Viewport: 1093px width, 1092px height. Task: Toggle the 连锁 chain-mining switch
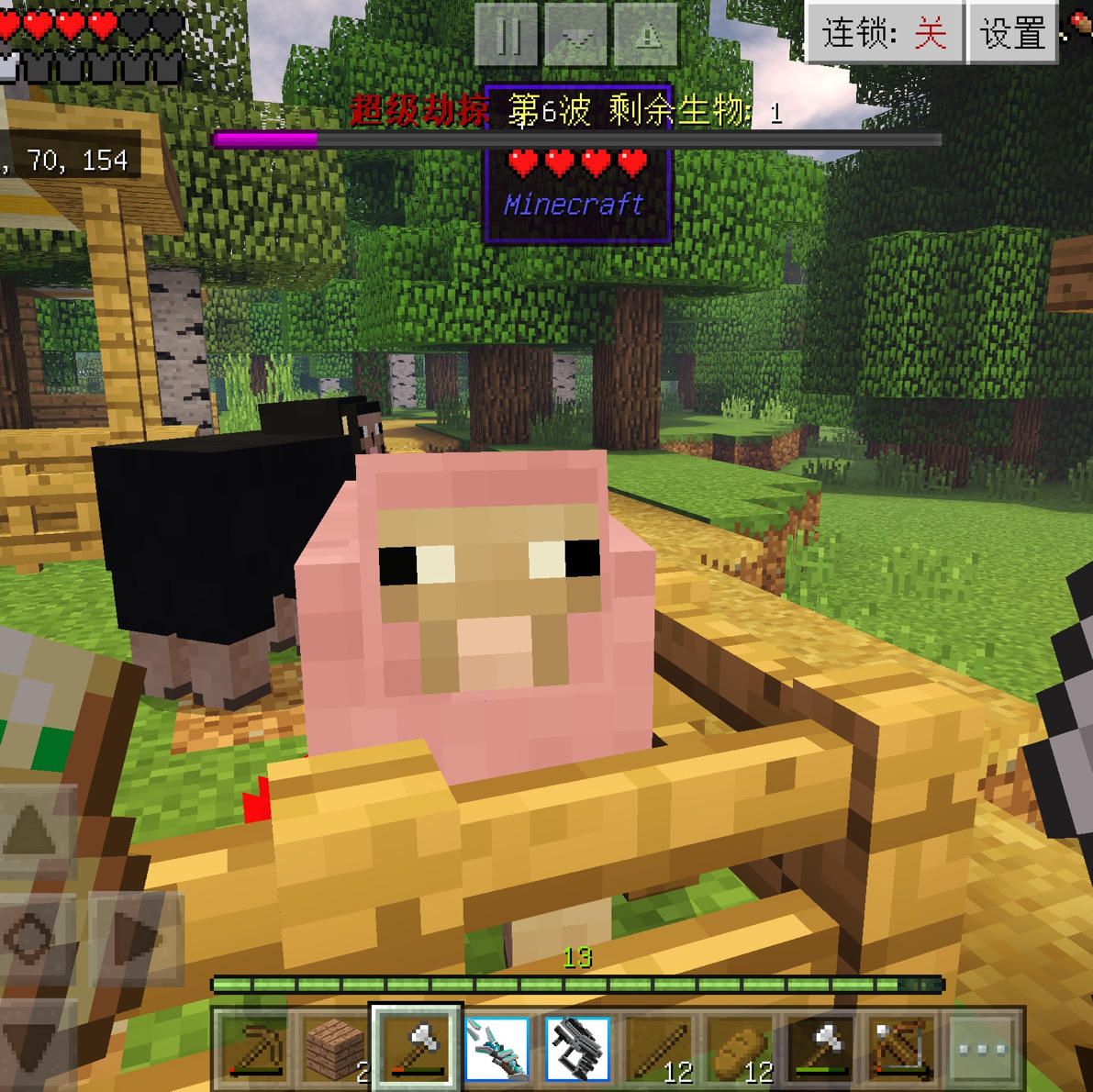click(885, 34)
